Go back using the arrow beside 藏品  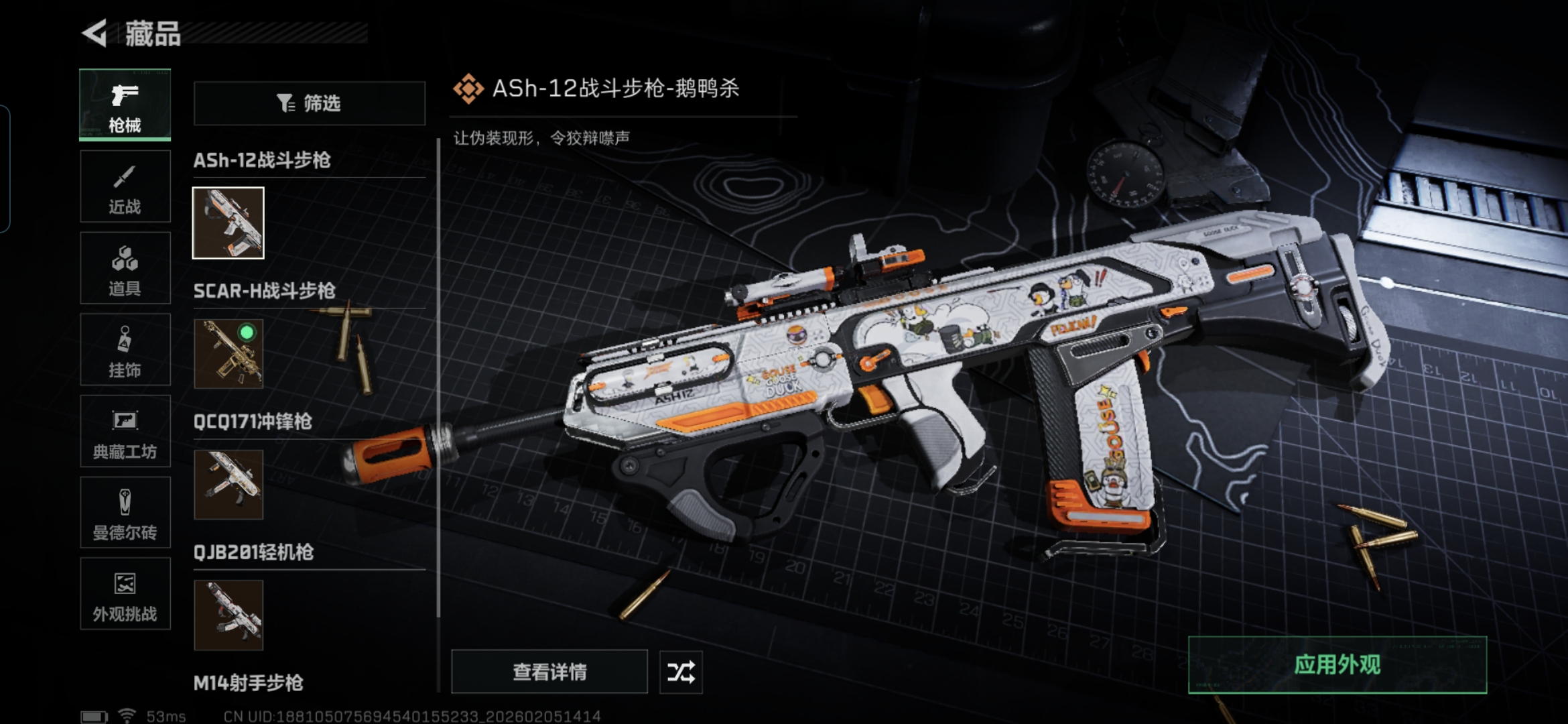pyautogui.click(x=95, y=34)
